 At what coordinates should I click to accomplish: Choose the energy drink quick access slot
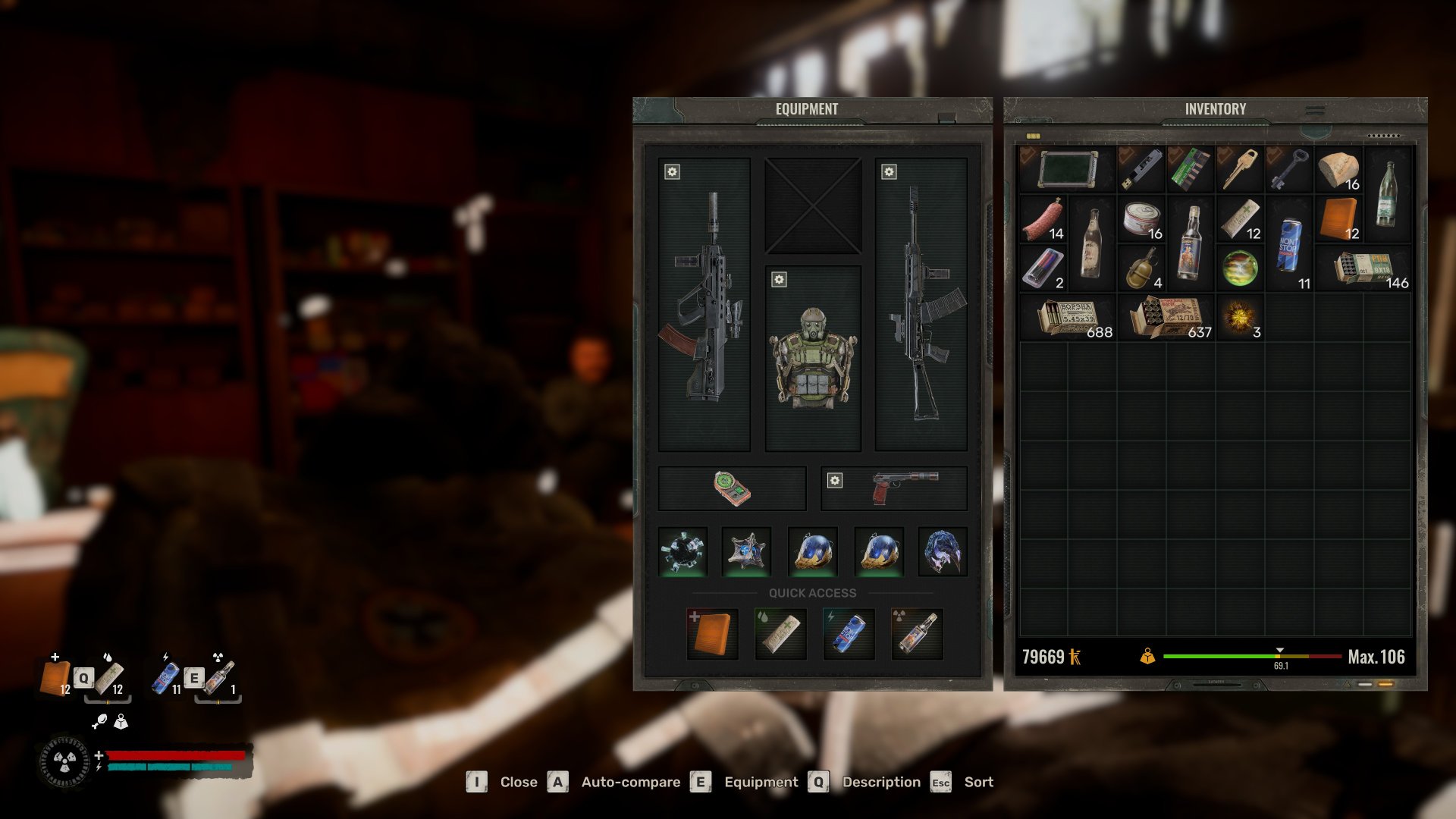coord(849,633)
